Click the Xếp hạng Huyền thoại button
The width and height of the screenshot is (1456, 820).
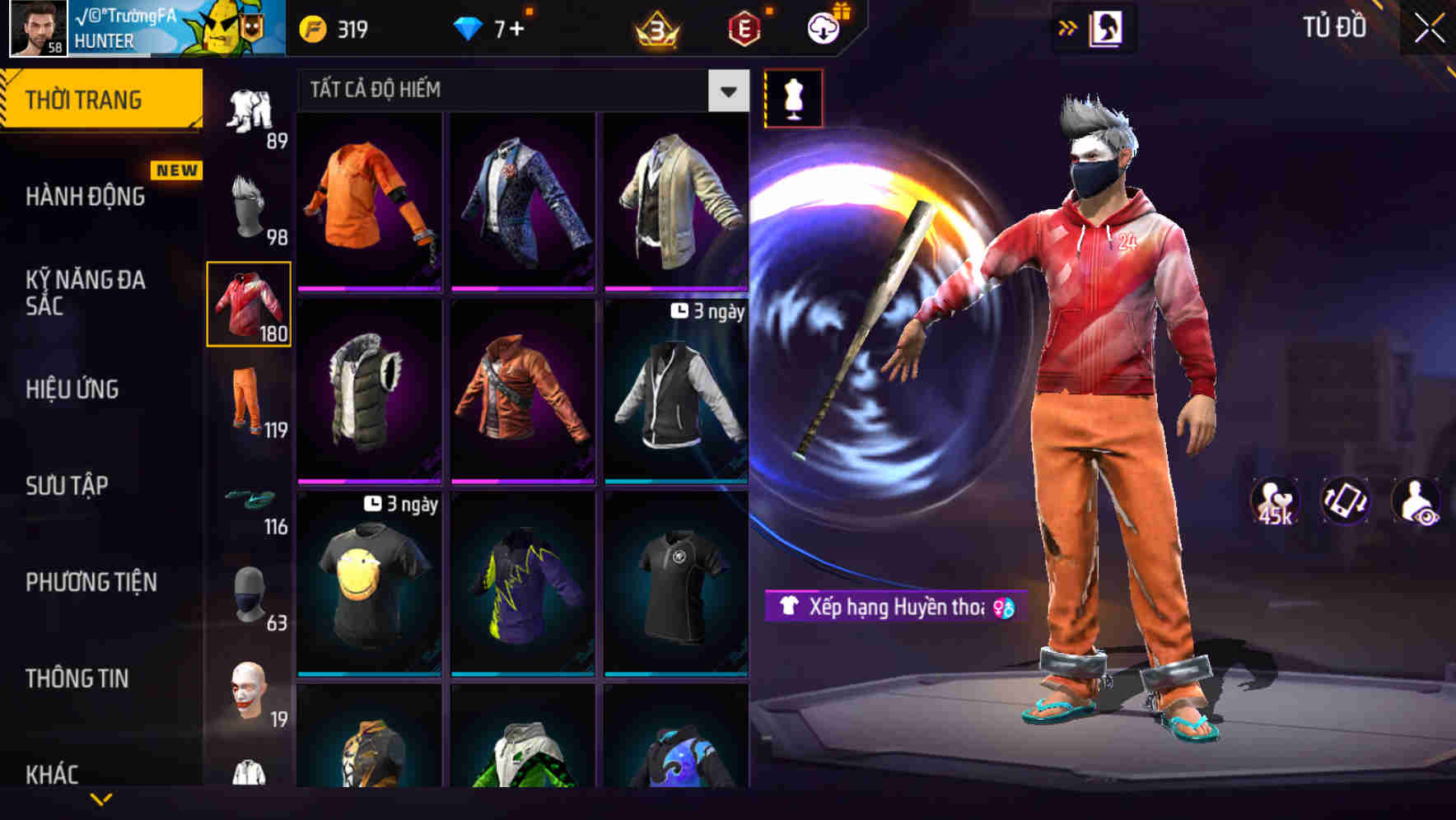pyautogui.click(x=888, y=608)
